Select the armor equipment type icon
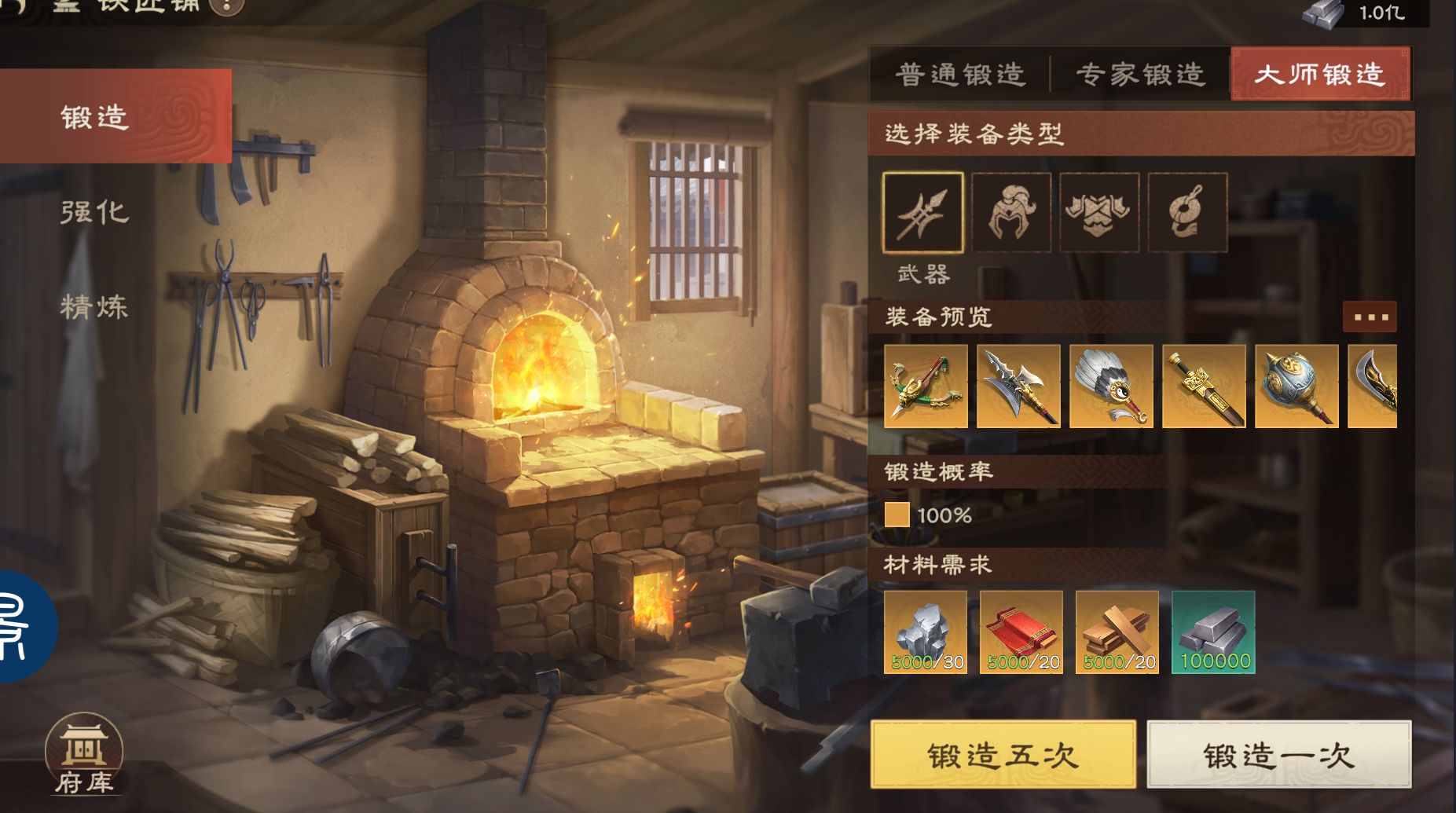 pos(1099,212)
